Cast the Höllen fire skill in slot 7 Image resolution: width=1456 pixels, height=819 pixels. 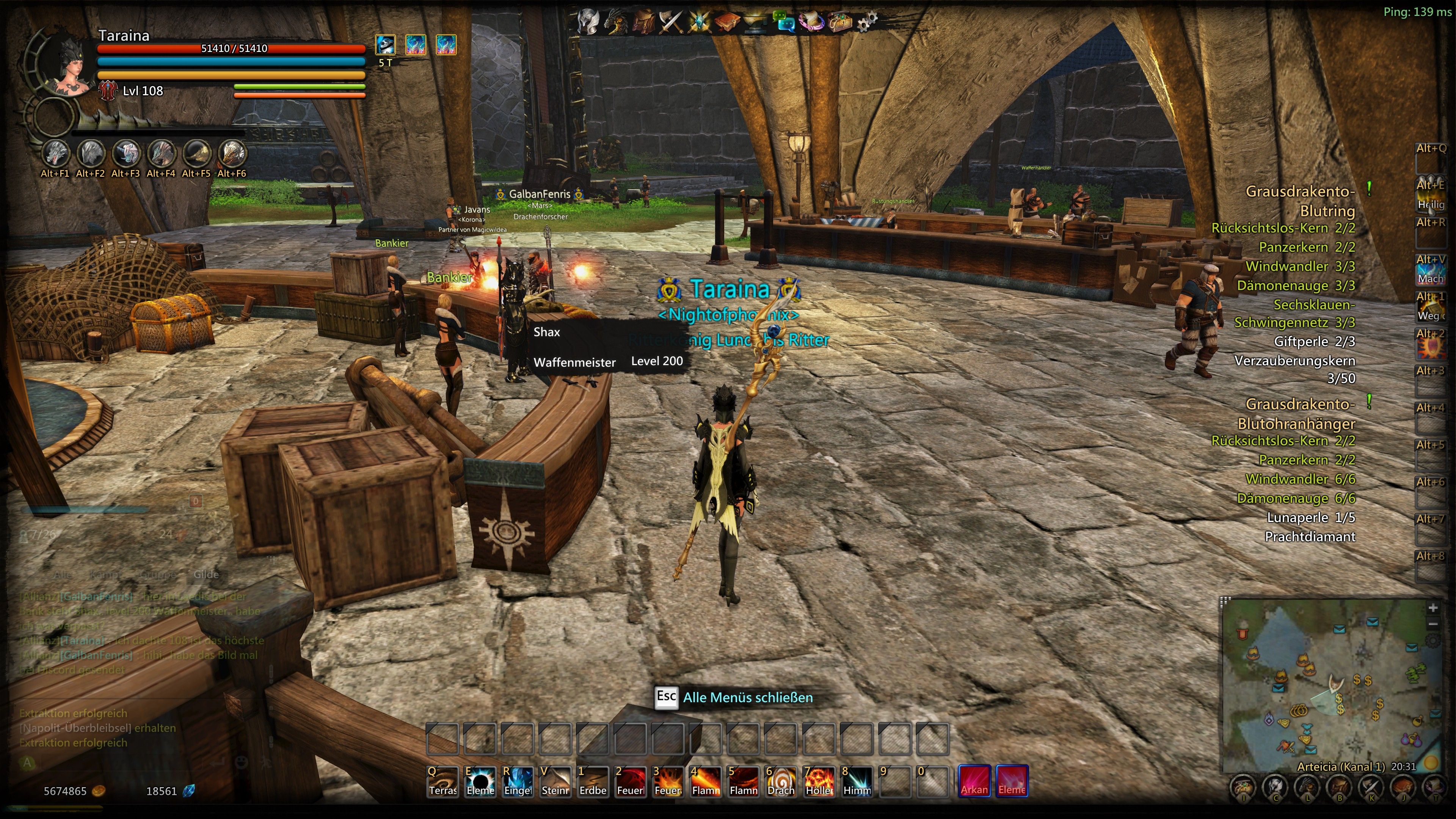(819, 781)
